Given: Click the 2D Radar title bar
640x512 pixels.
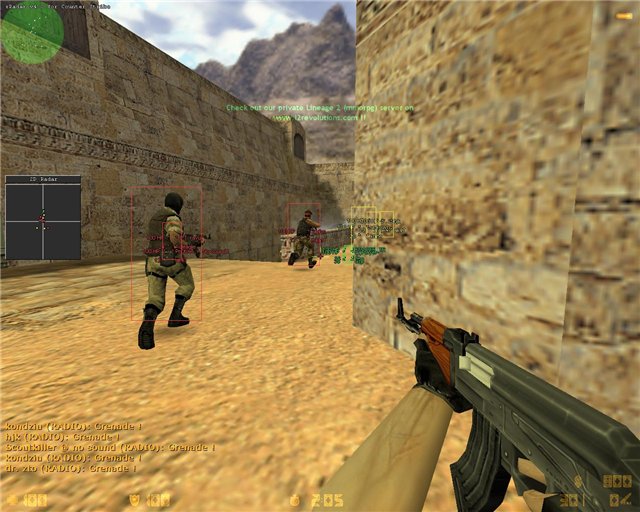Looking at the screenshot, I should 42,180.
